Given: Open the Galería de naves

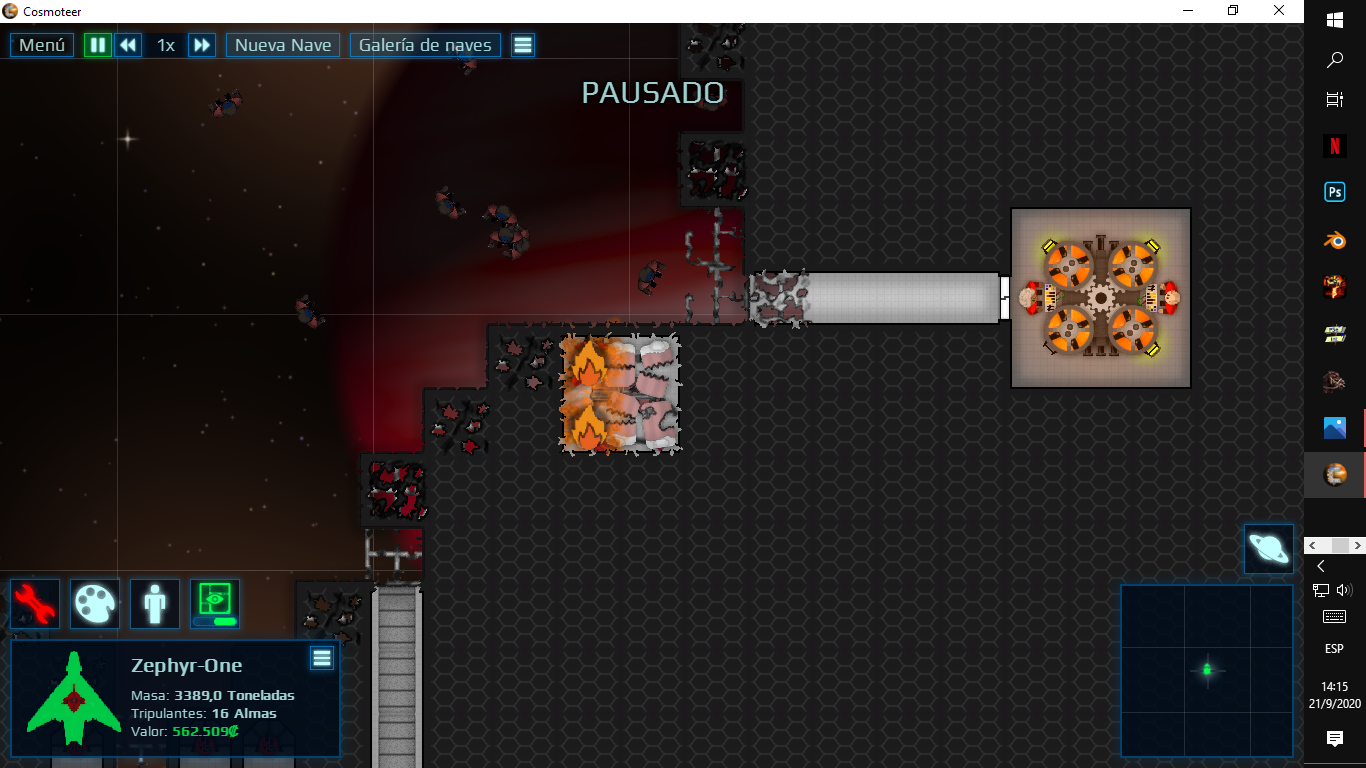Looking at the screenshot, I should point(425,45).
